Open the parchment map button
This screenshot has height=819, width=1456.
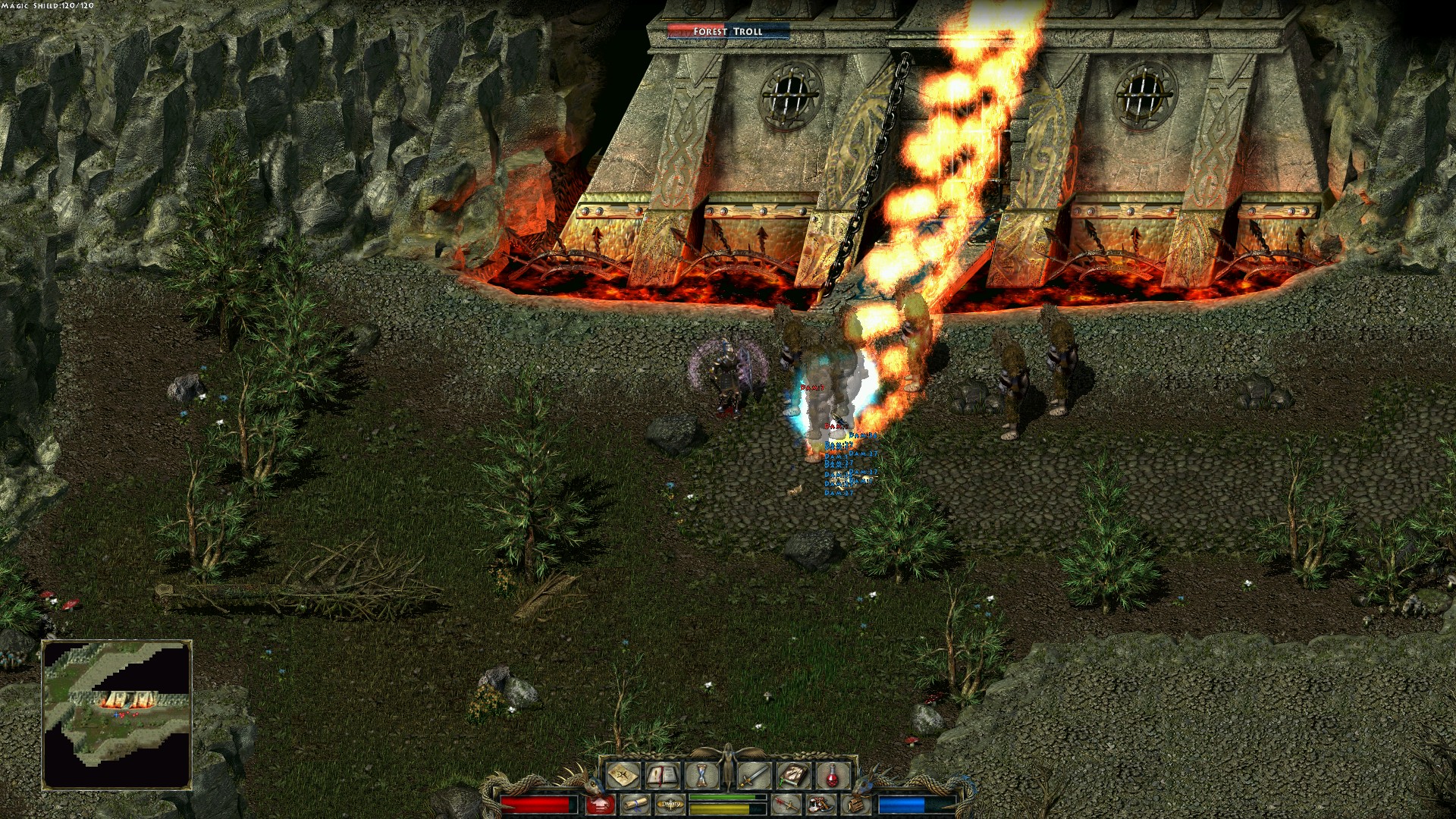click(x=624, y=775)
